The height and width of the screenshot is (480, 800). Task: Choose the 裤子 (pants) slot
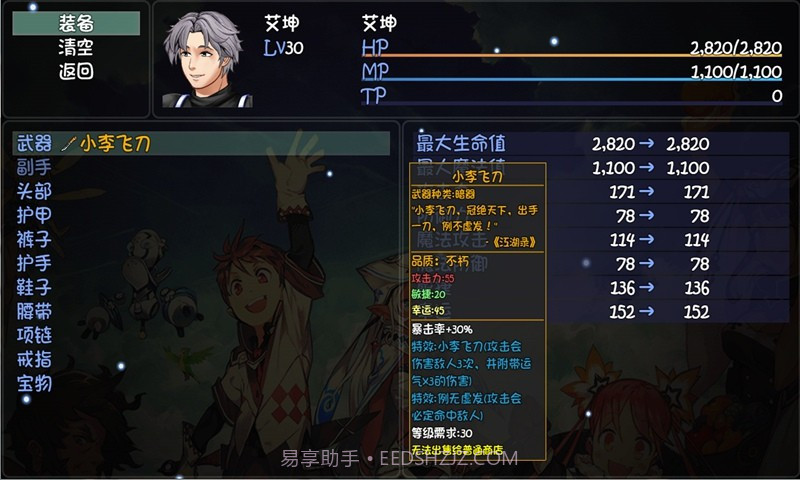[x=35, y=239]
